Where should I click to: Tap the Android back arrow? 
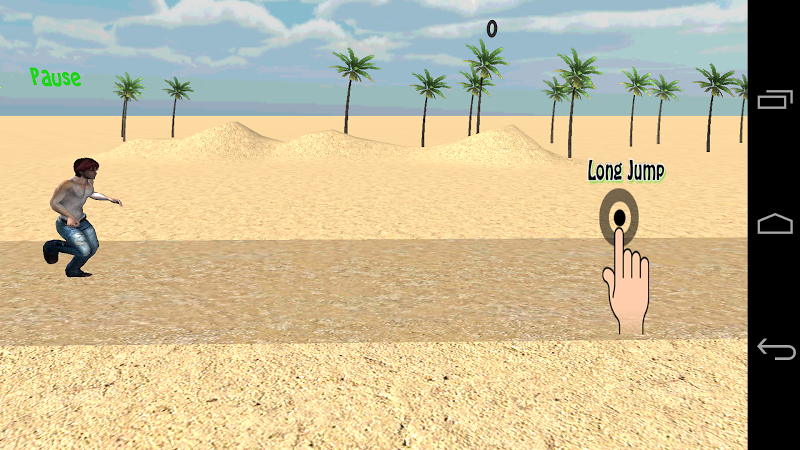pyautogui.click(x=775, y=349)
